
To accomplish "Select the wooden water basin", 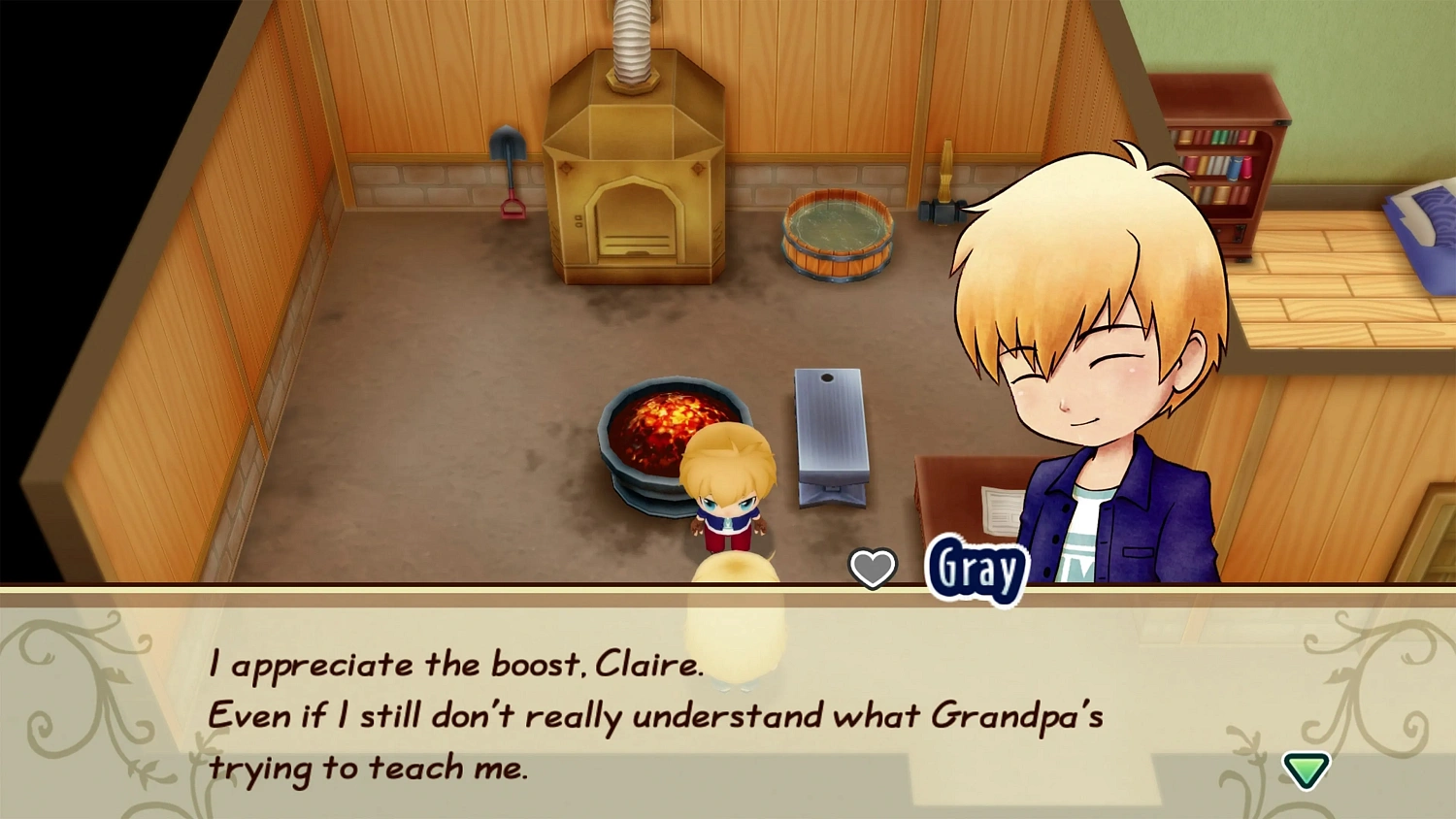I will click(837, 233).
